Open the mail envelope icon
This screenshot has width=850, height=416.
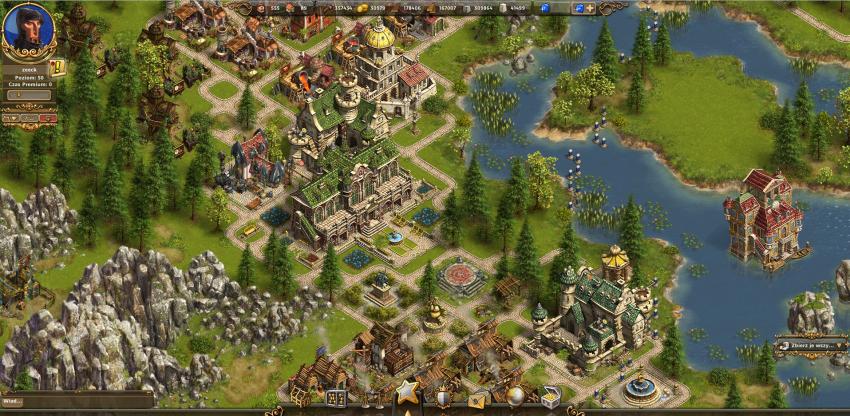[478, 400]
